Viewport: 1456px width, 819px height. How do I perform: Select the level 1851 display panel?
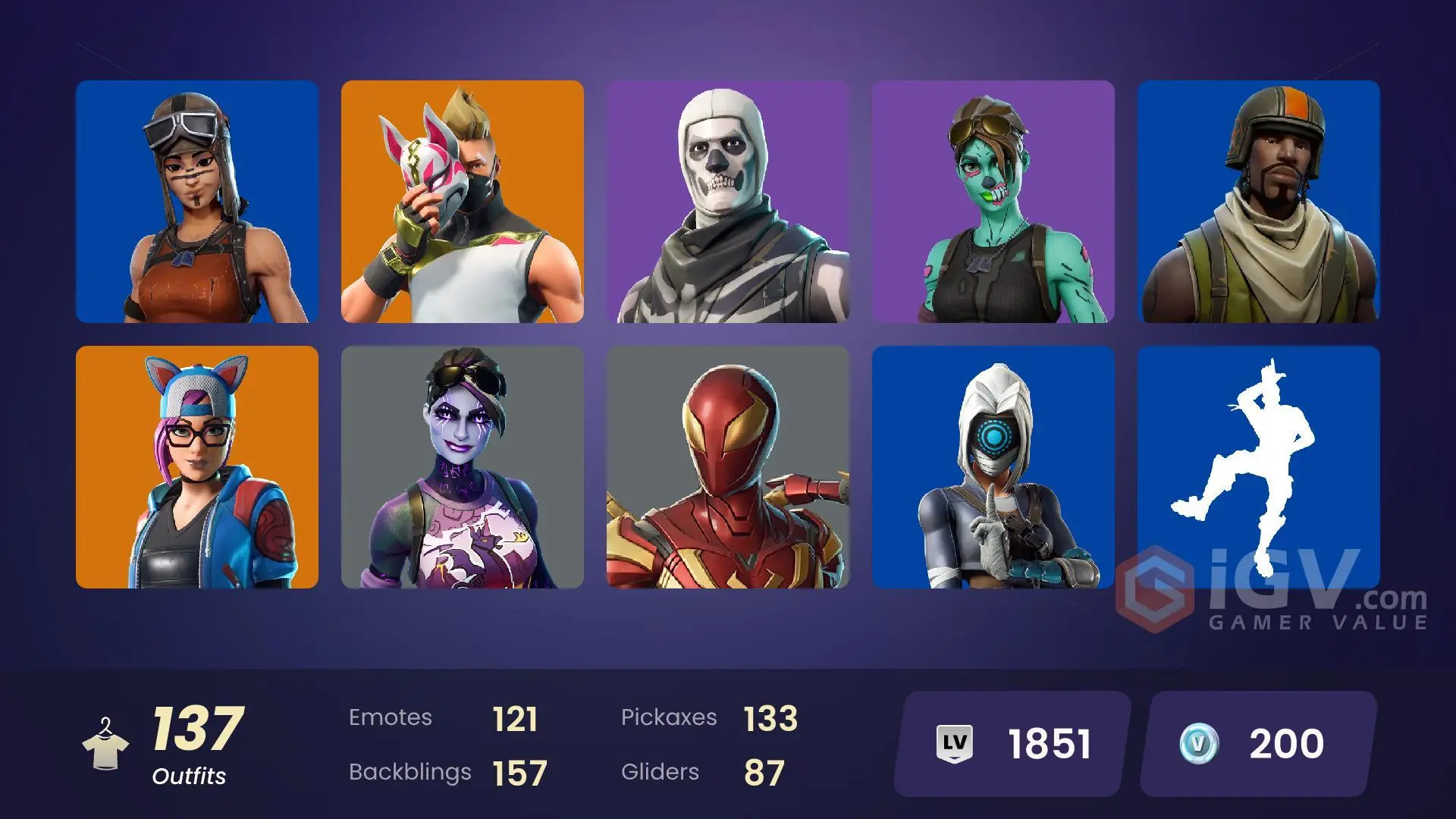pos(1009,744)
